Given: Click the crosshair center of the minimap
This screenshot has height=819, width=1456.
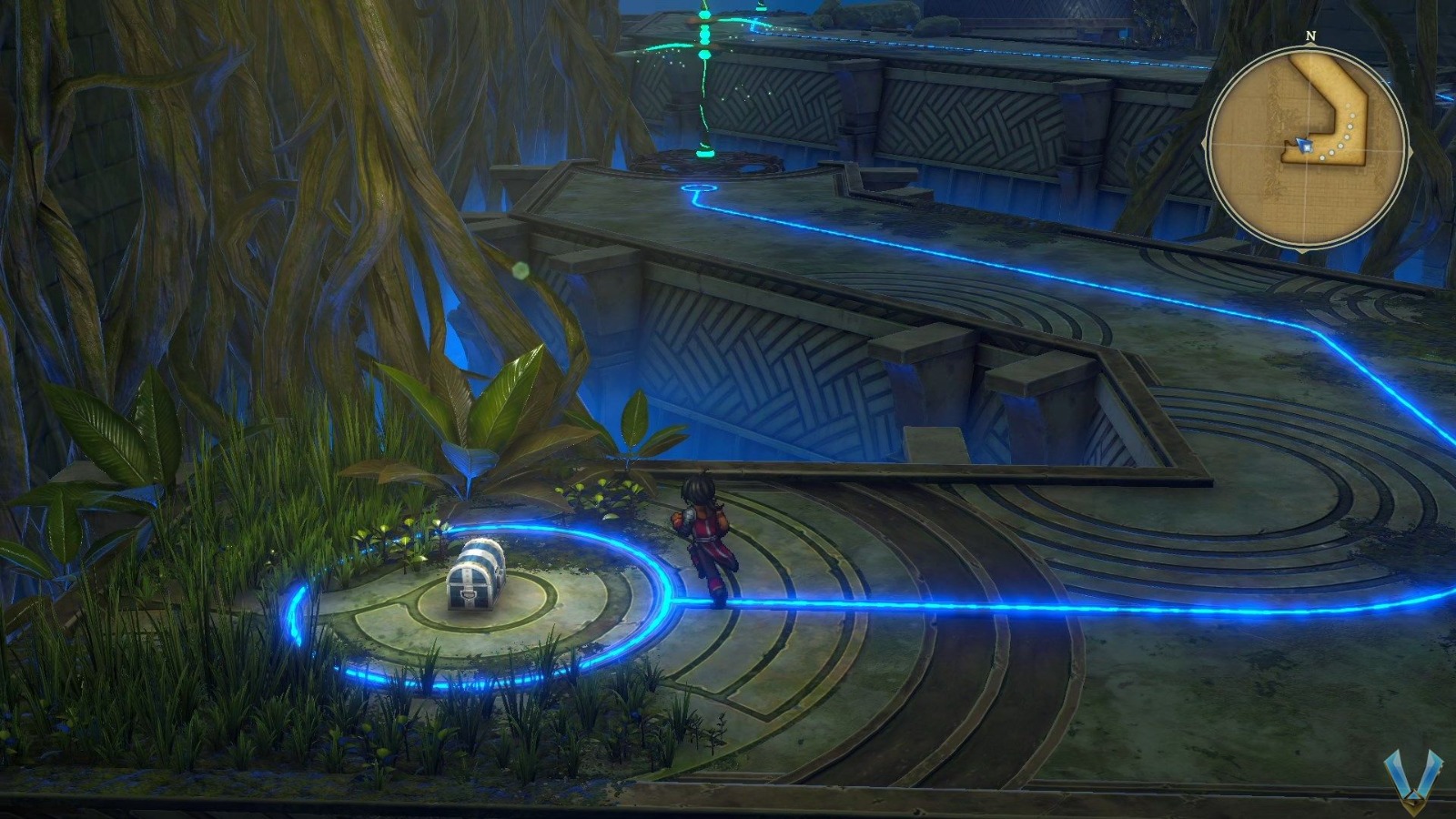Looking at the screenshot, I should tap(1308, 147).
